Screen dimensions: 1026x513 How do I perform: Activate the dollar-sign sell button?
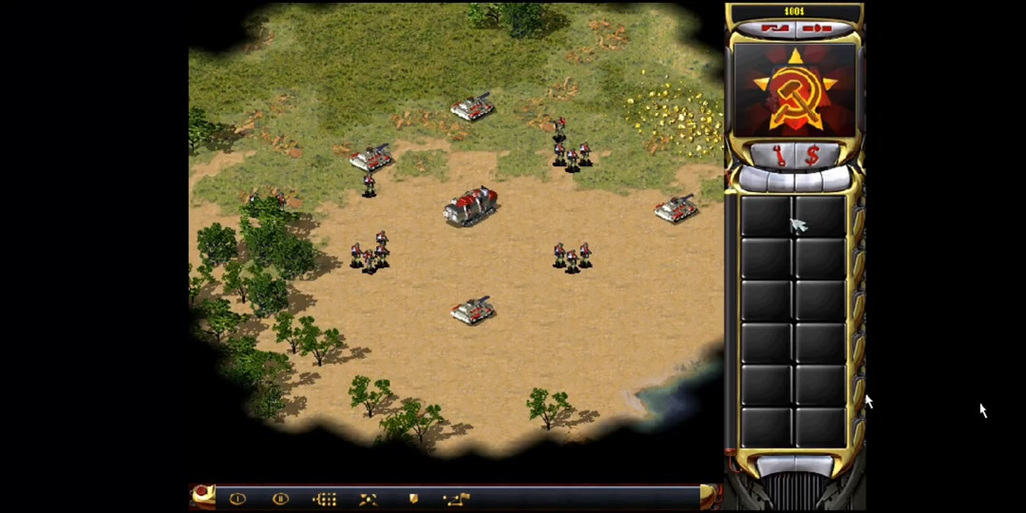(812, 155)
